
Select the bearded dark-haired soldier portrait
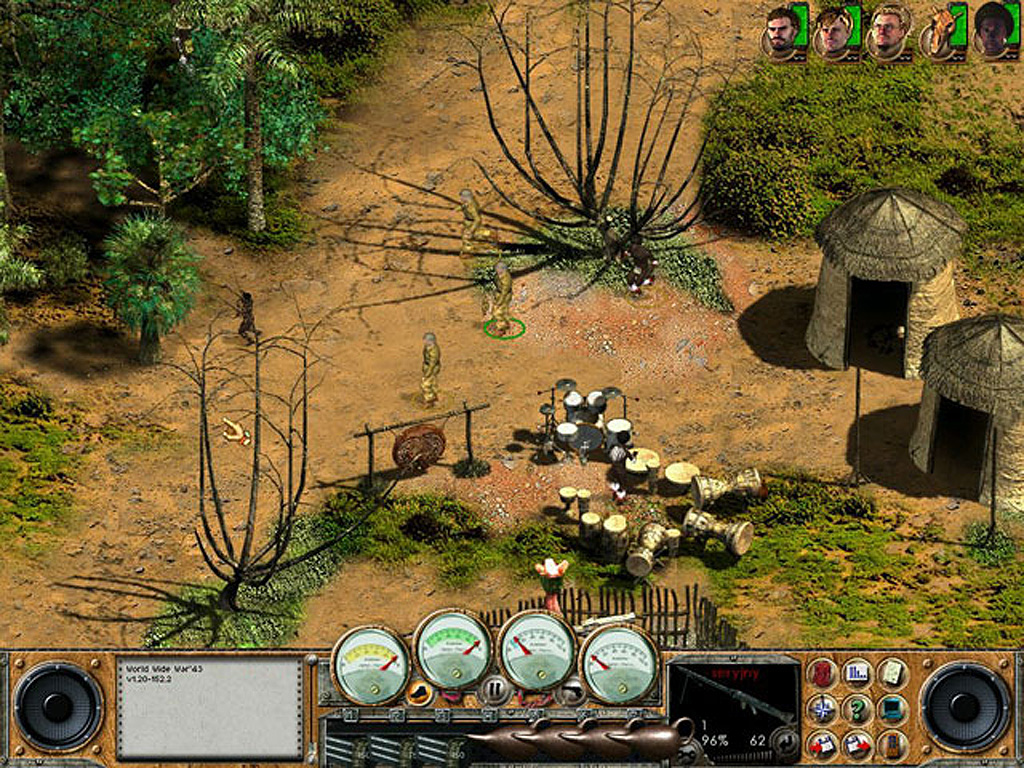tap(782, 31)
